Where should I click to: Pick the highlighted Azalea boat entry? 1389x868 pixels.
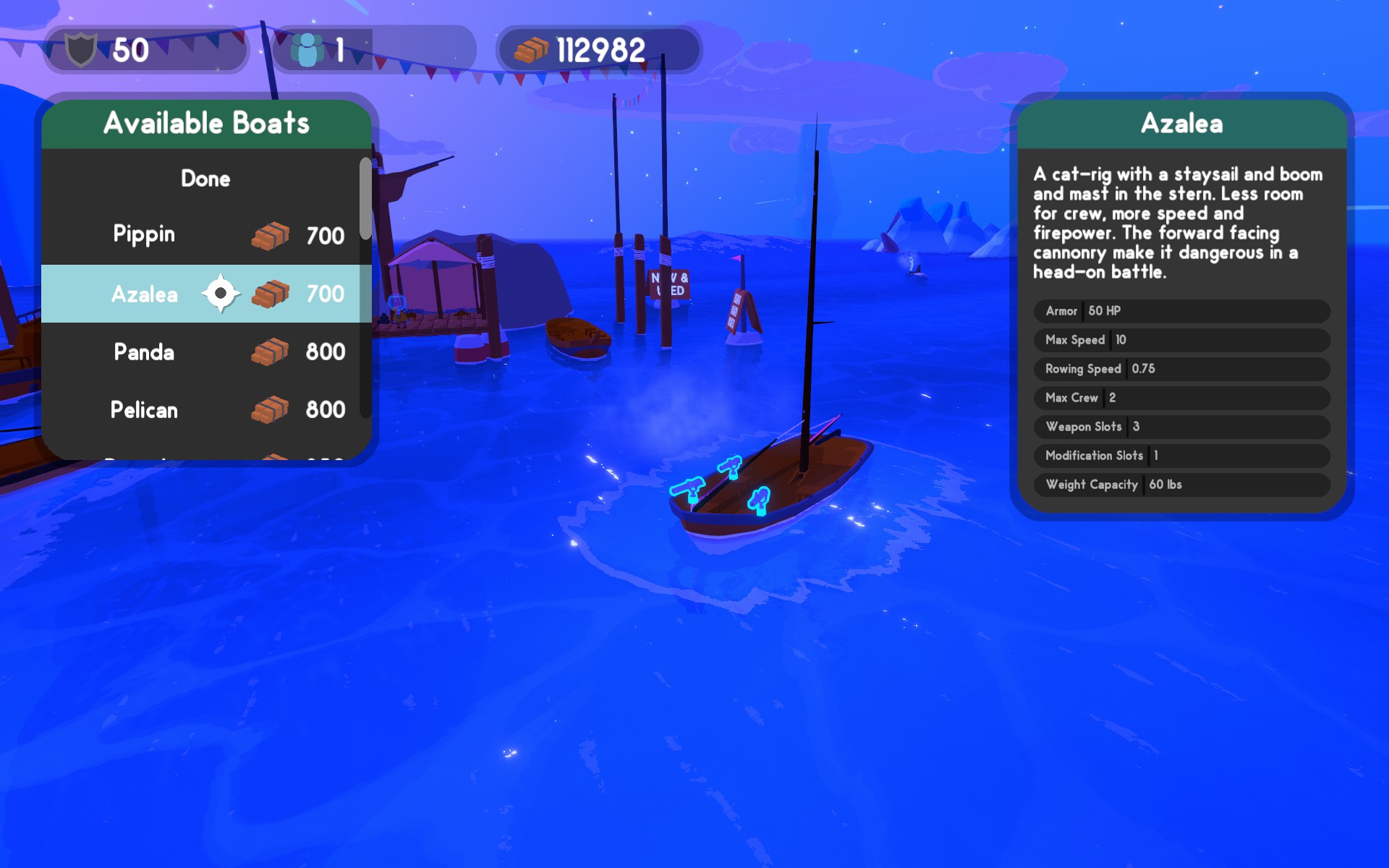point(203,294)
